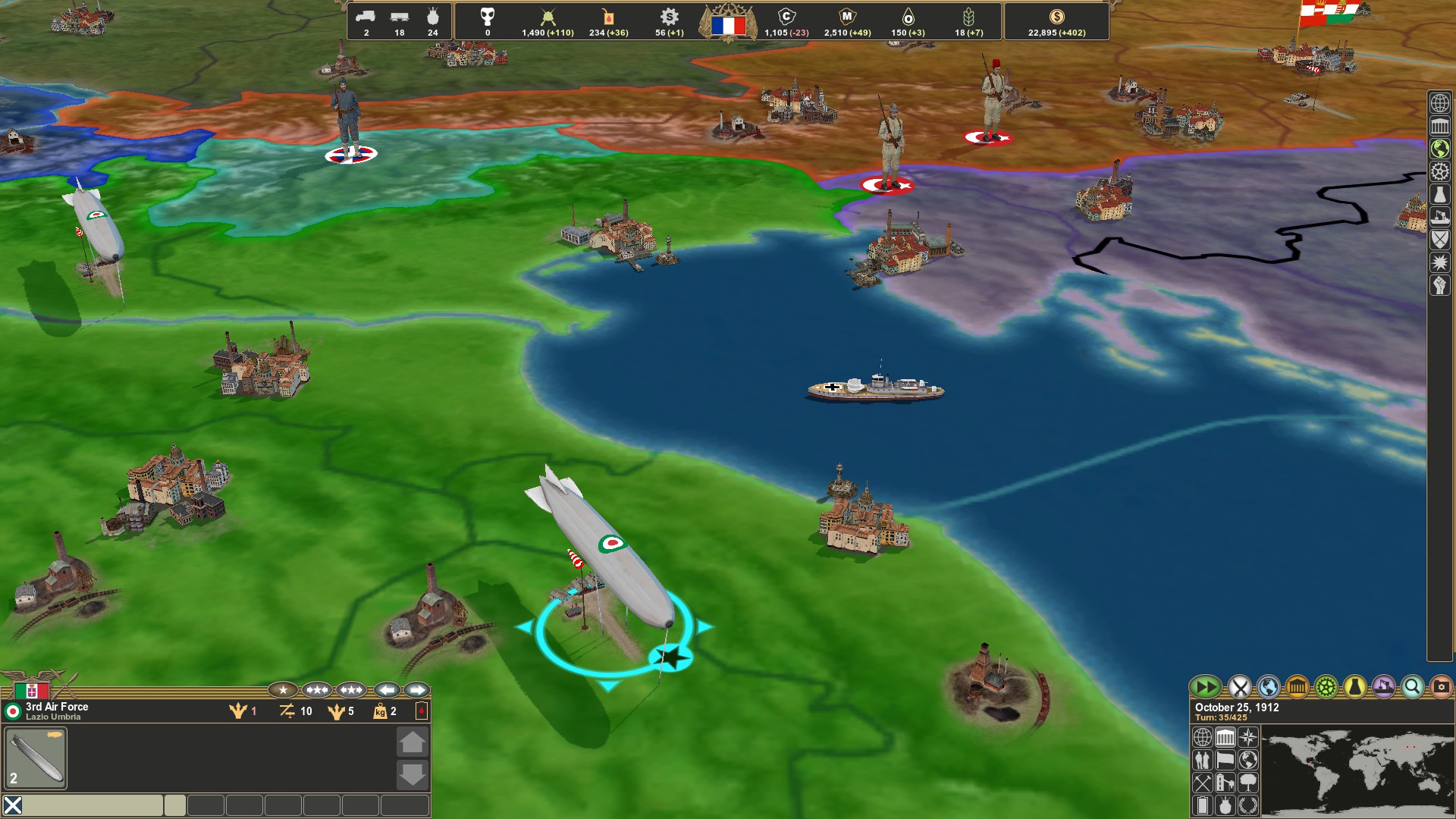The image size is (1456, 819).
Task: Open the production panel with the gear icon
Action: point(1325,686)
